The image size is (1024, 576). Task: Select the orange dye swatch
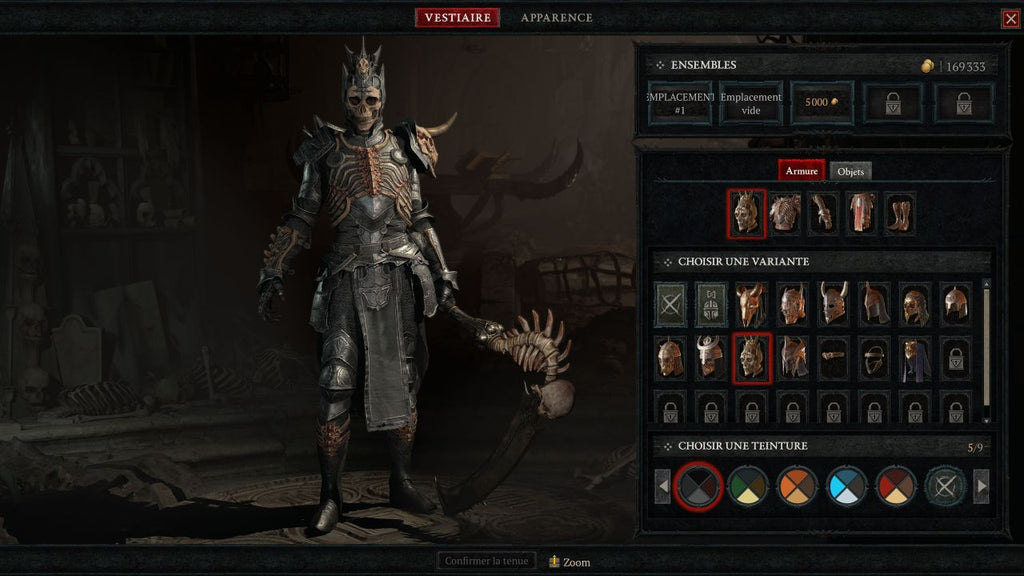797,487
